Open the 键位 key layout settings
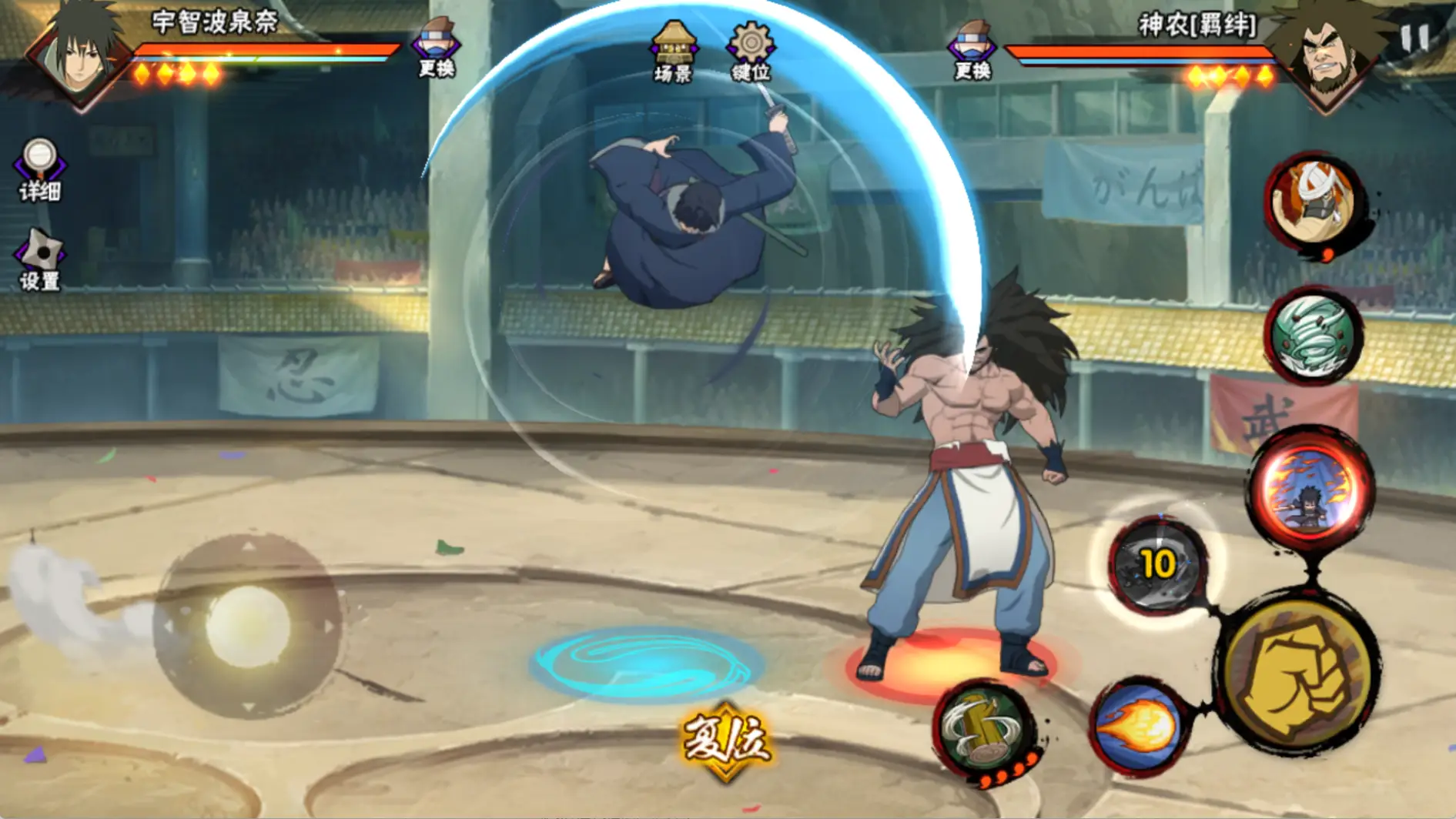The height and width of the screenshot is (819, 1456). pos(751,51)
